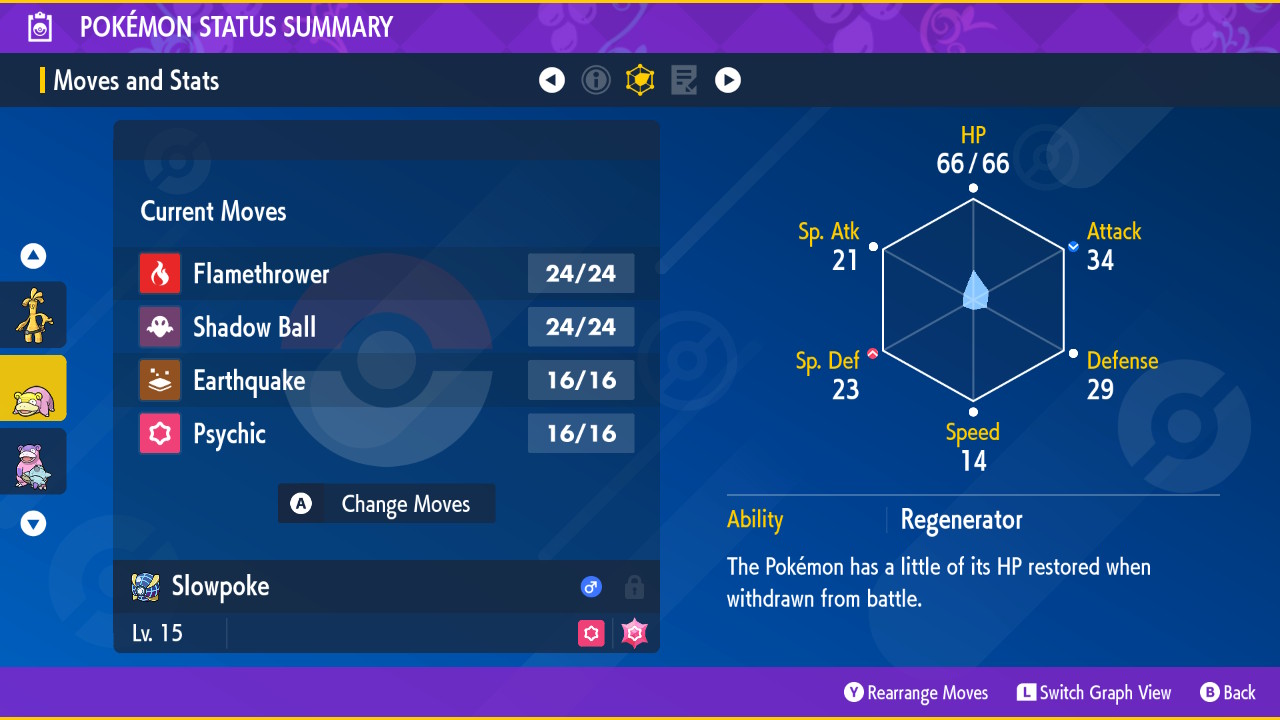Open the Change Moves option
Image resolution: width=1280 pixels, height=720 pixels.
click(387, 504)
